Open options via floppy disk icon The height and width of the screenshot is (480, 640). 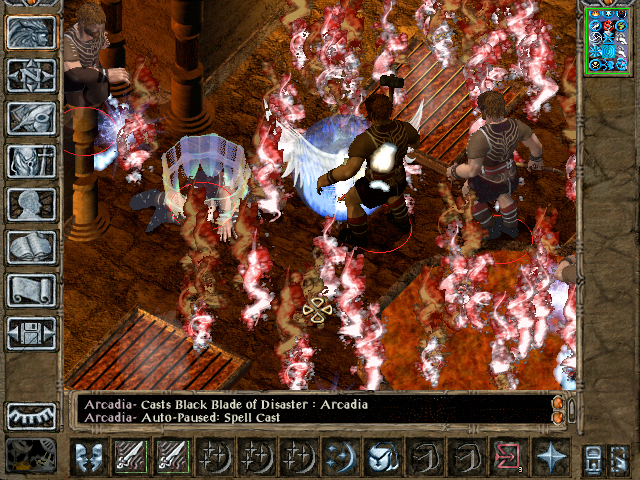(x=31, y=333)
